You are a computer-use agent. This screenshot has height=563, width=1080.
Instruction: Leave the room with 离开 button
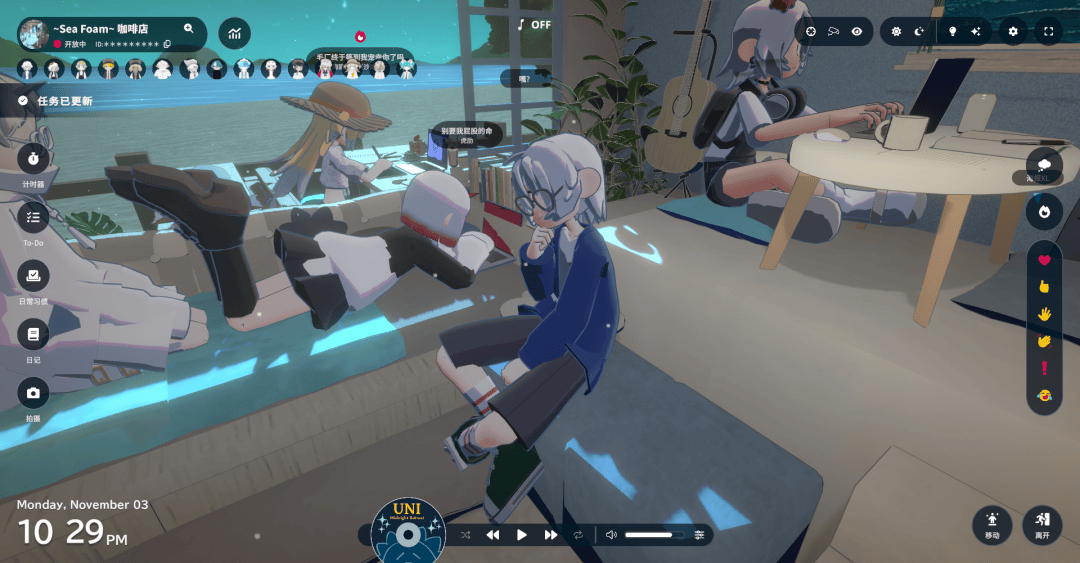(1042, 525)
